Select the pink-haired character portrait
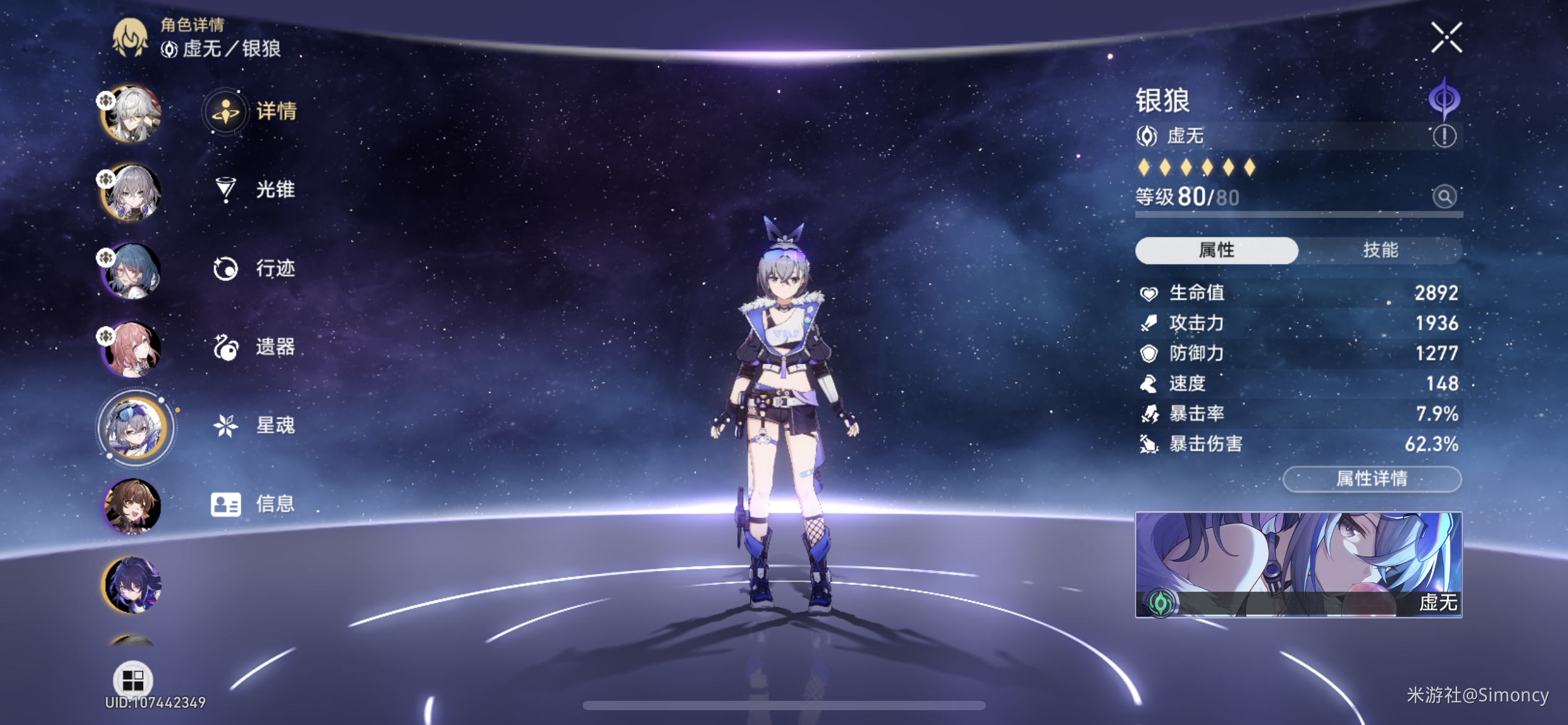Screen dimensions: 1568x725 pyautogui.click(x=132, y=349)
